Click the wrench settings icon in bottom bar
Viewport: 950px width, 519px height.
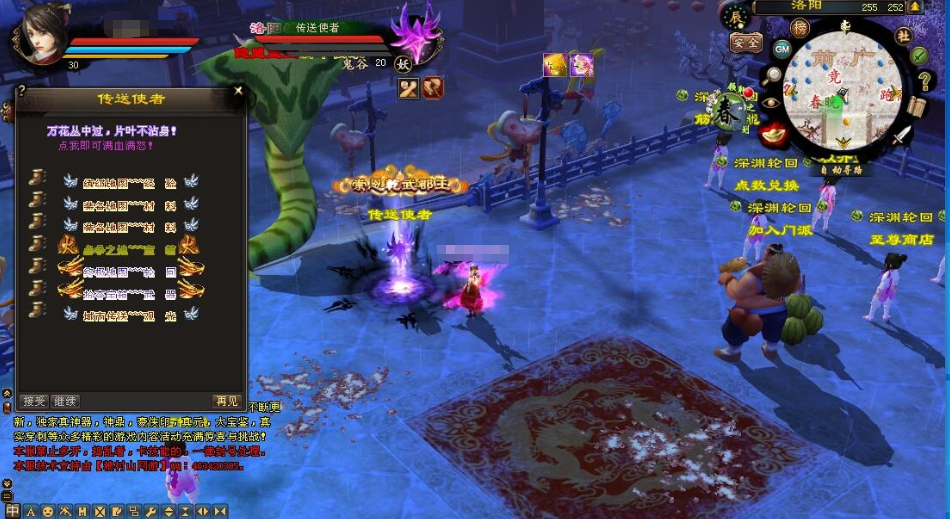click(x=151, y=511)
